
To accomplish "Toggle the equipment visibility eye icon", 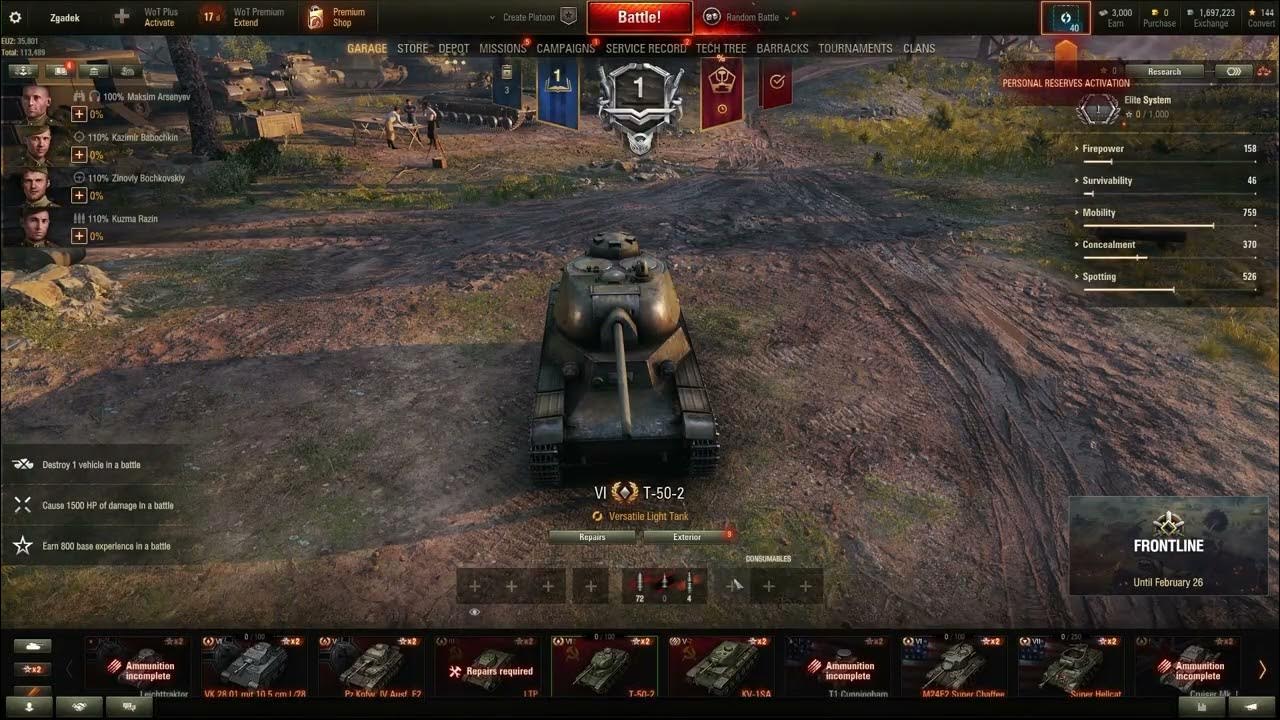I will coord(474,611).
